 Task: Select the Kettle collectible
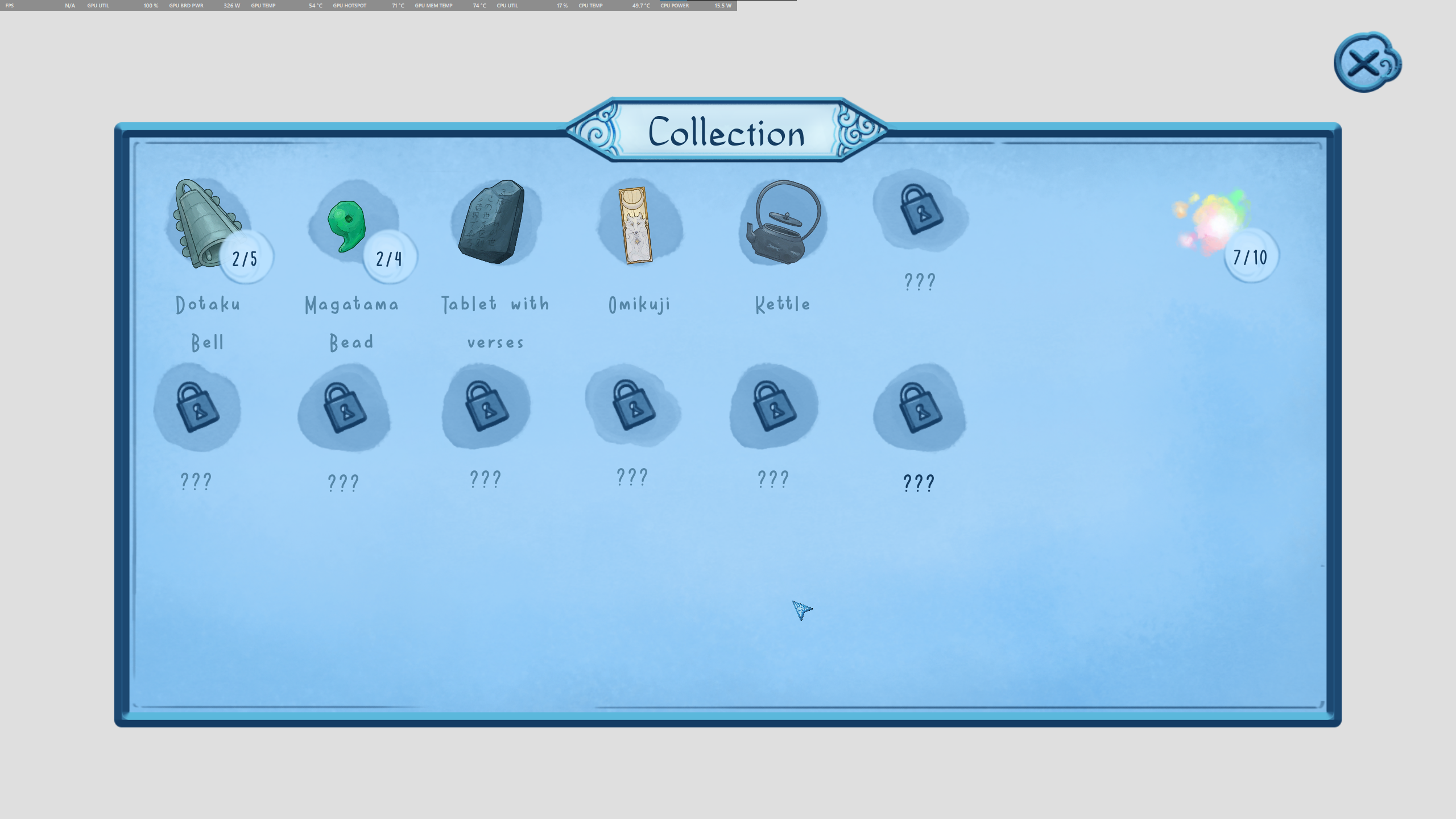point(782,225)
